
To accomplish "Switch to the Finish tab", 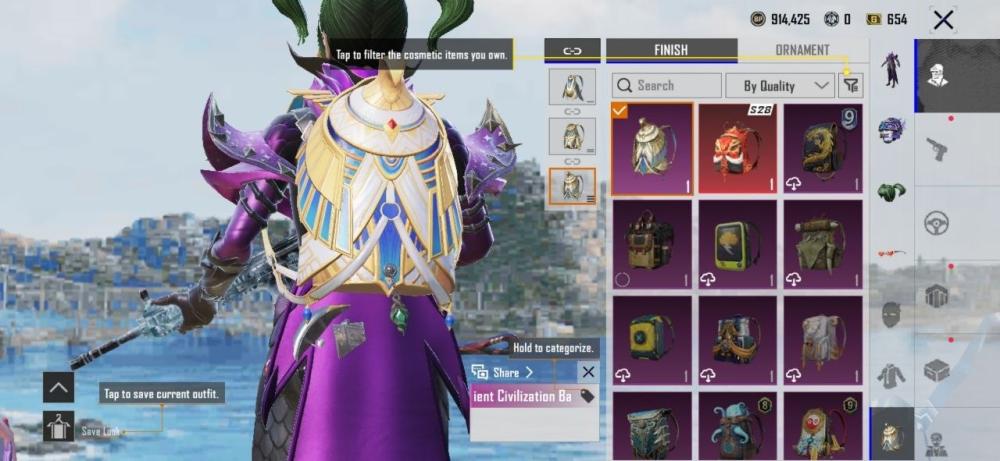I will [x=670, y=50].
